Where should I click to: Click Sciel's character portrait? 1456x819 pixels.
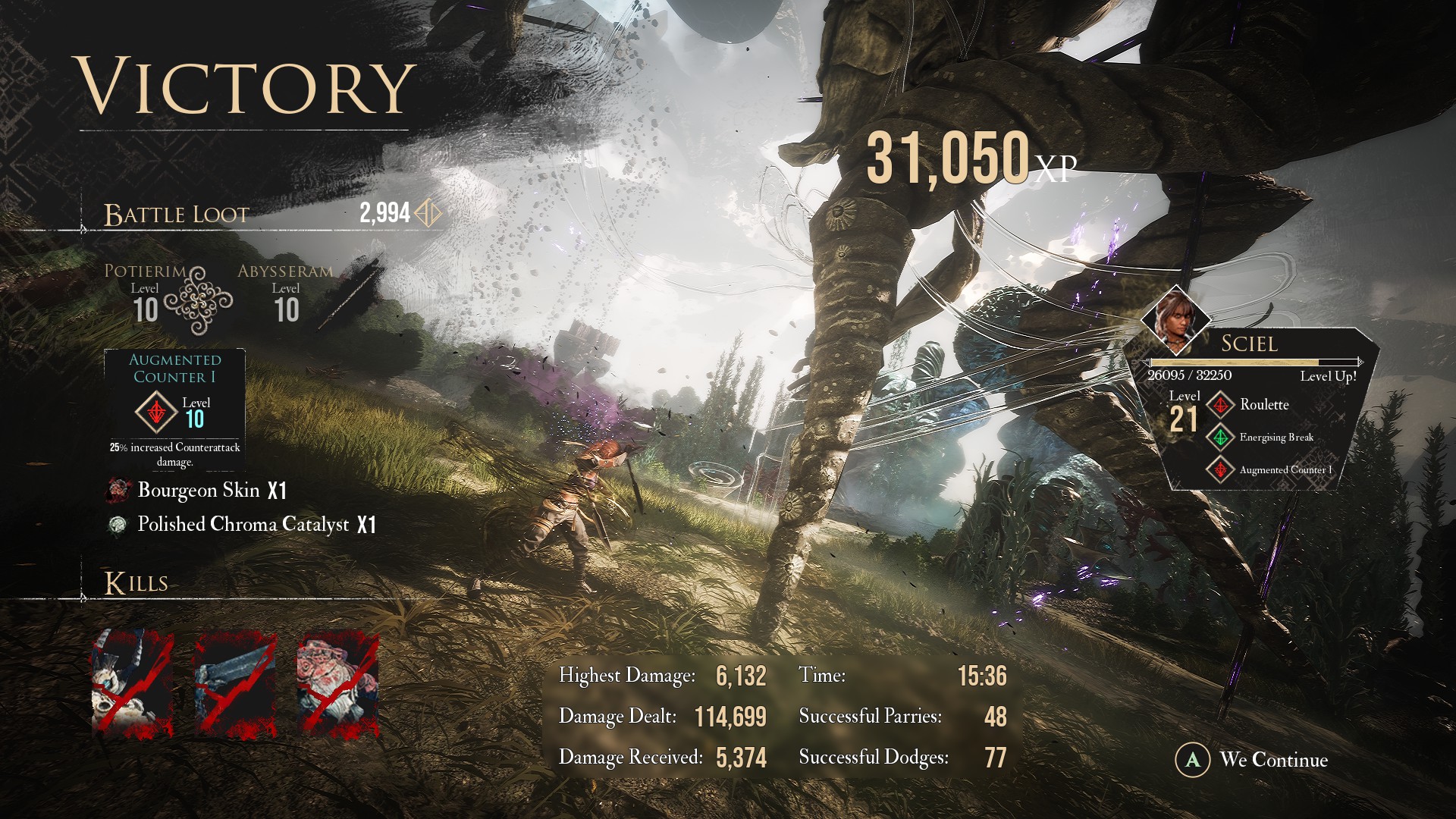(x=1176, y=318)
